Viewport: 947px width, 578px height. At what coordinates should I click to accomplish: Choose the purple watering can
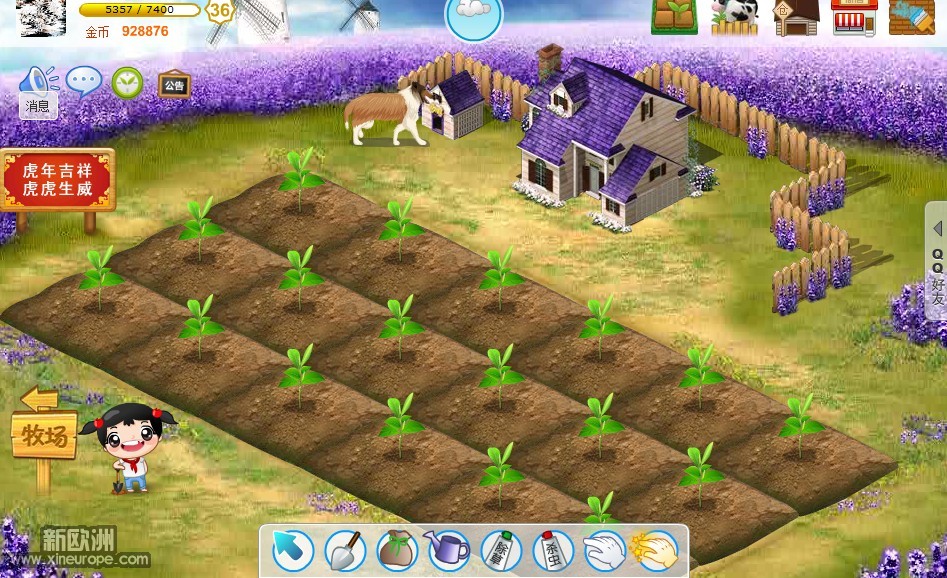point(448,550)
